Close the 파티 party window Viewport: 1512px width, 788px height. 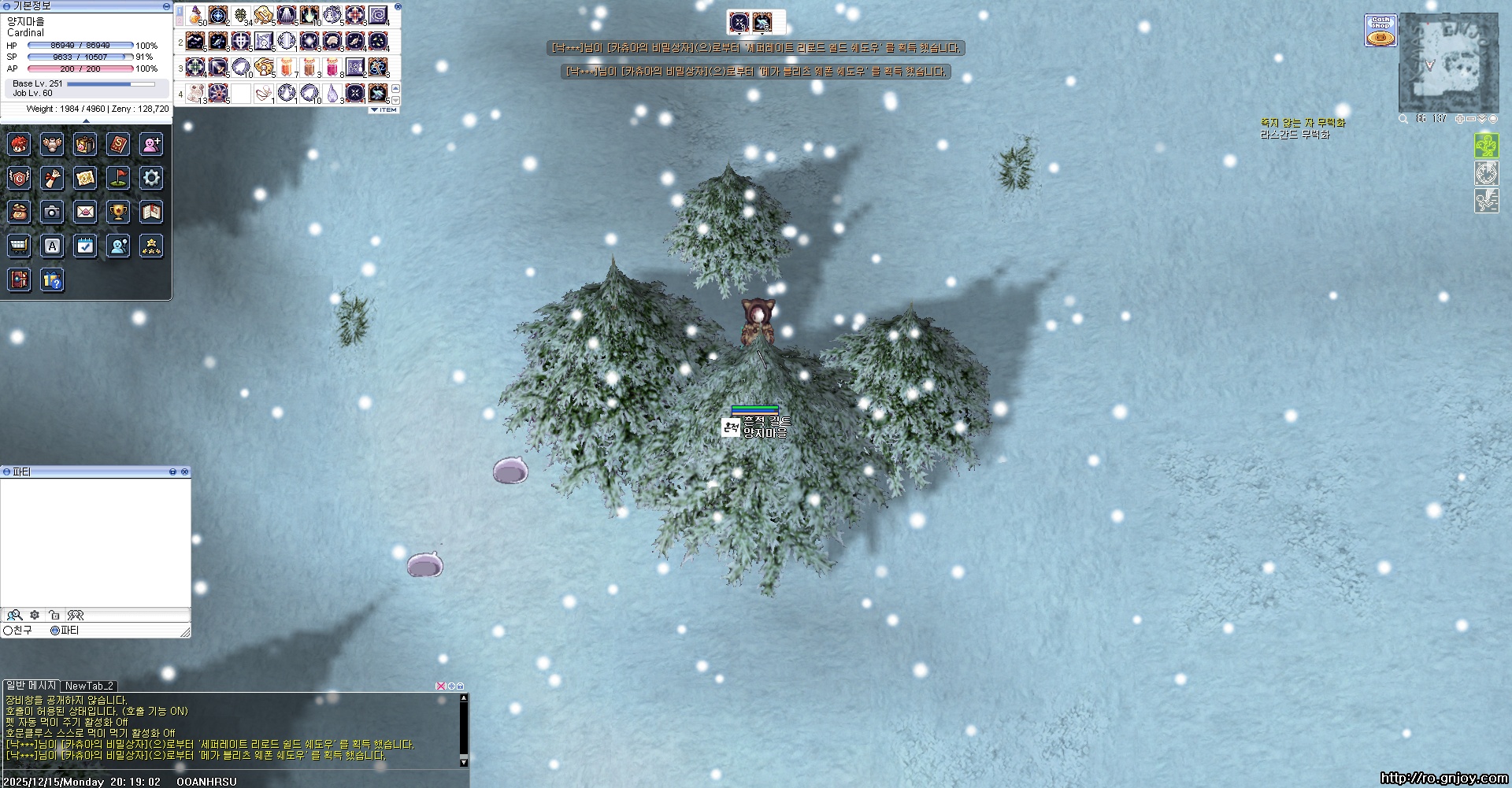click(184, 472)
